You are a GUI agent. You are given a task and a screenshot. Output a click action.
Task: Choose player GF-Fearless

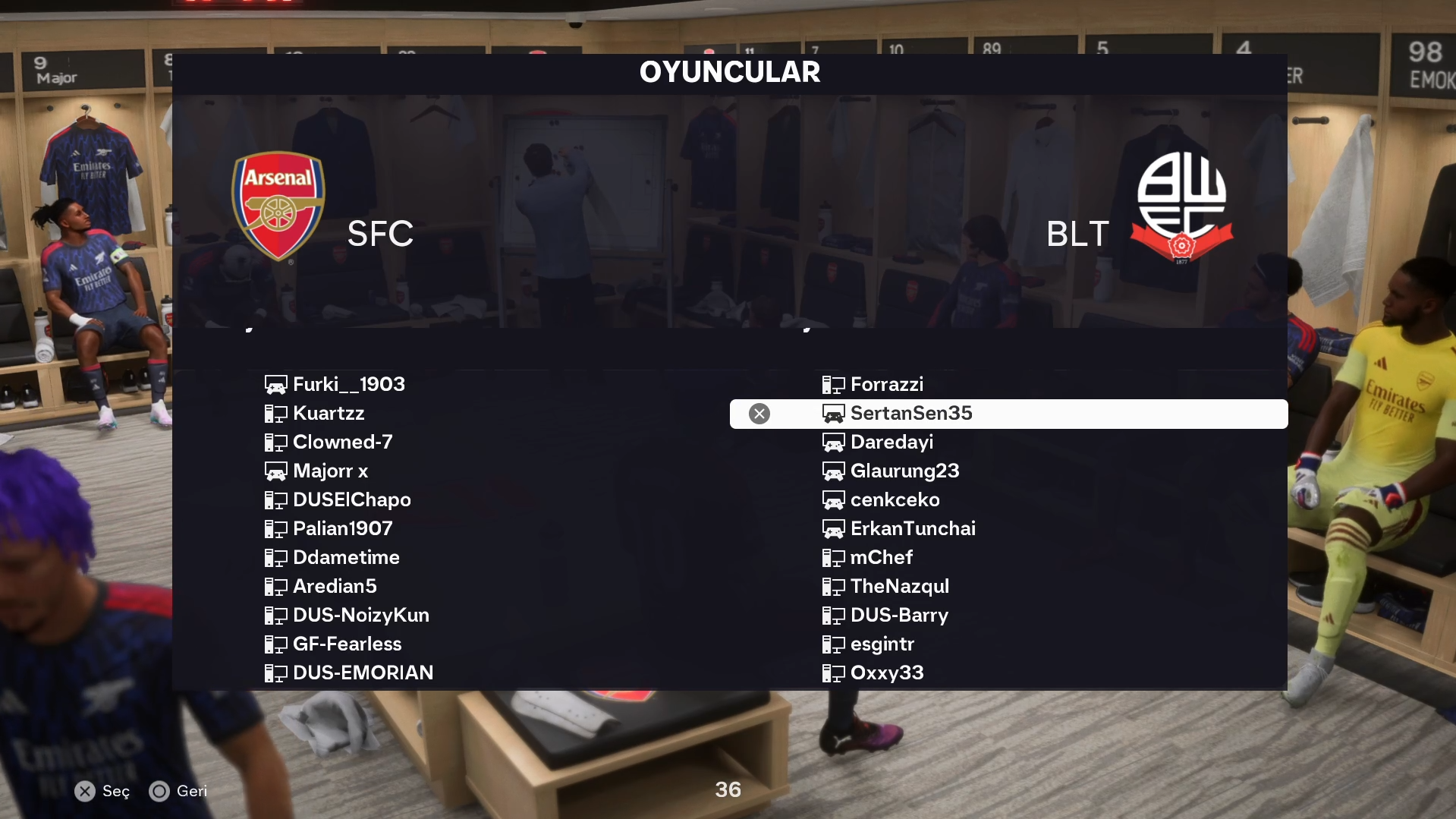point(347,644)
